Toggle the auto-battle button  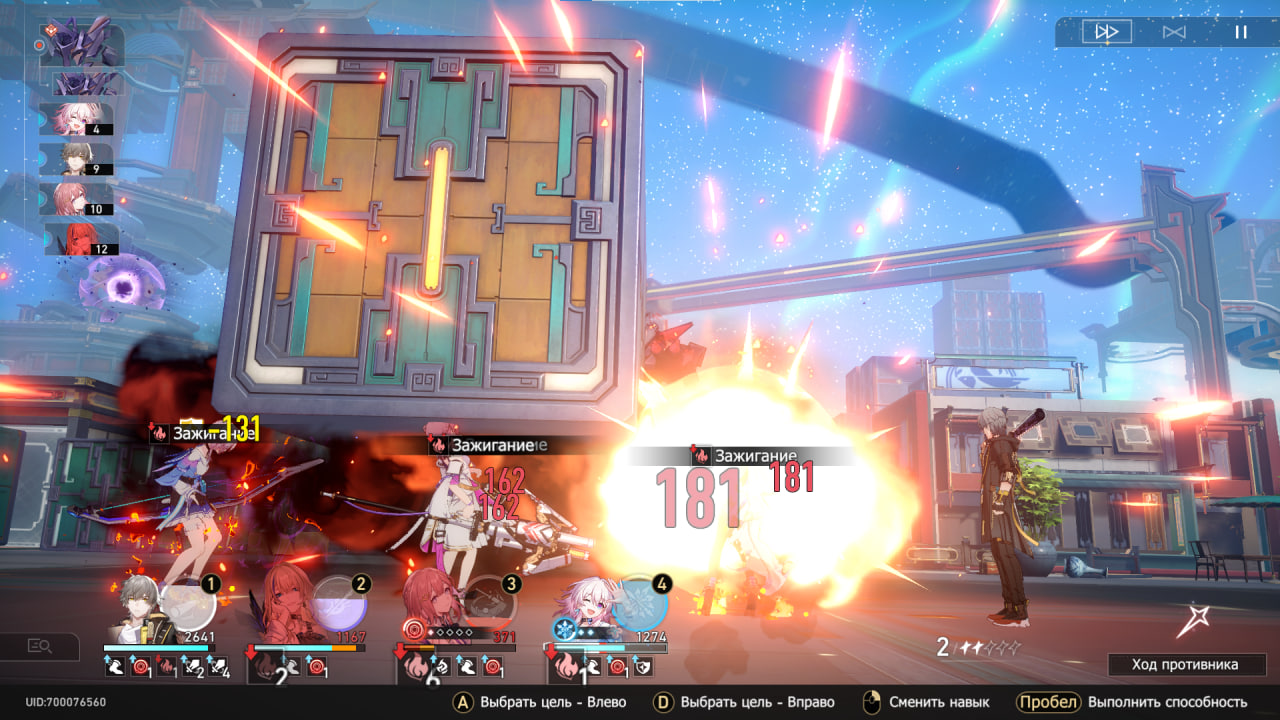click(x=1174, y=32)
